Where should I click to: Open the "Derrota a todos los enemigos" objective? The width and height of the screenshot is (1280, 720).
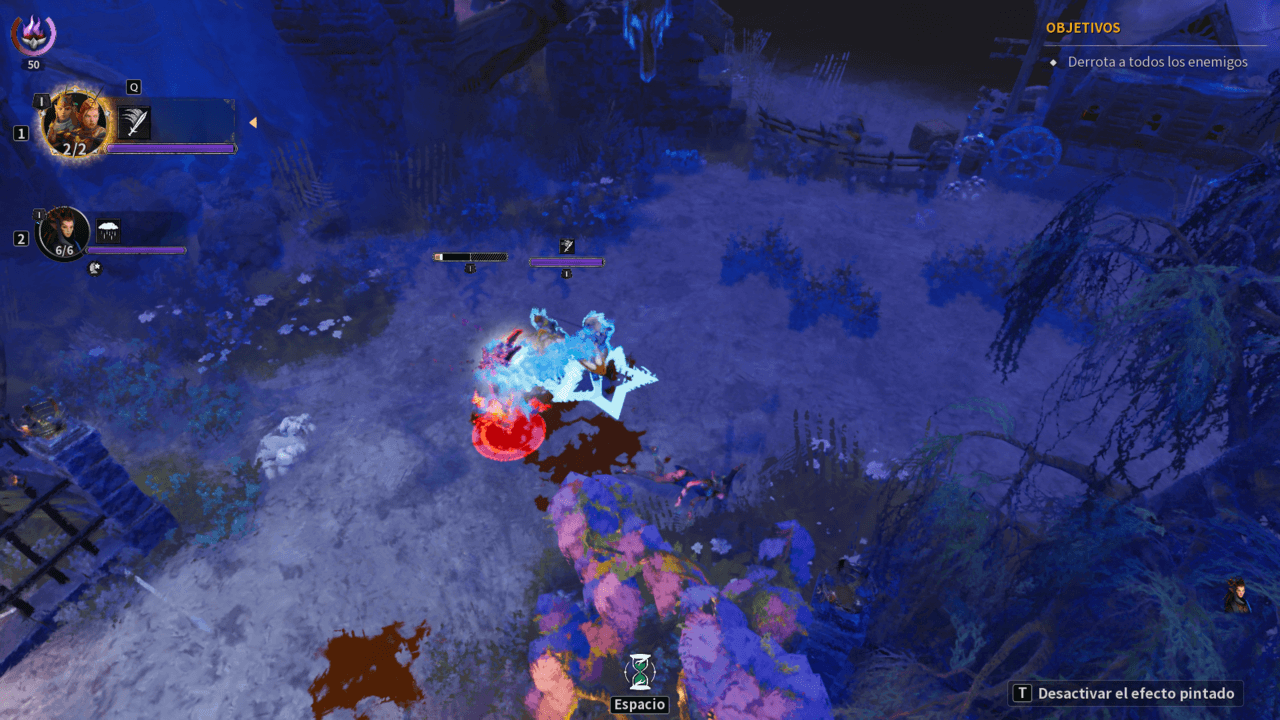pyautogui.click(x=1157, y=62)
